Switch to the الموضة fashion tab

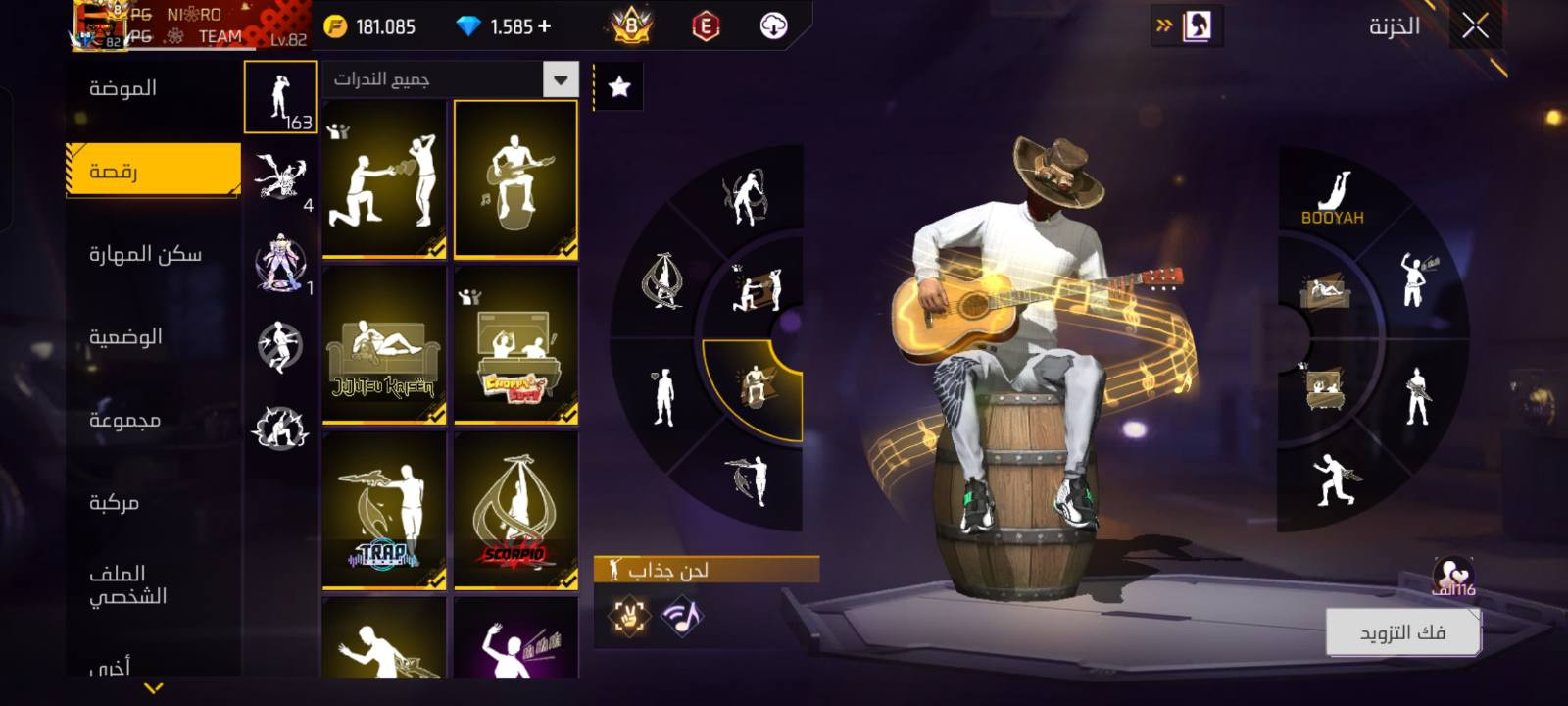click(x=123, y=88)
